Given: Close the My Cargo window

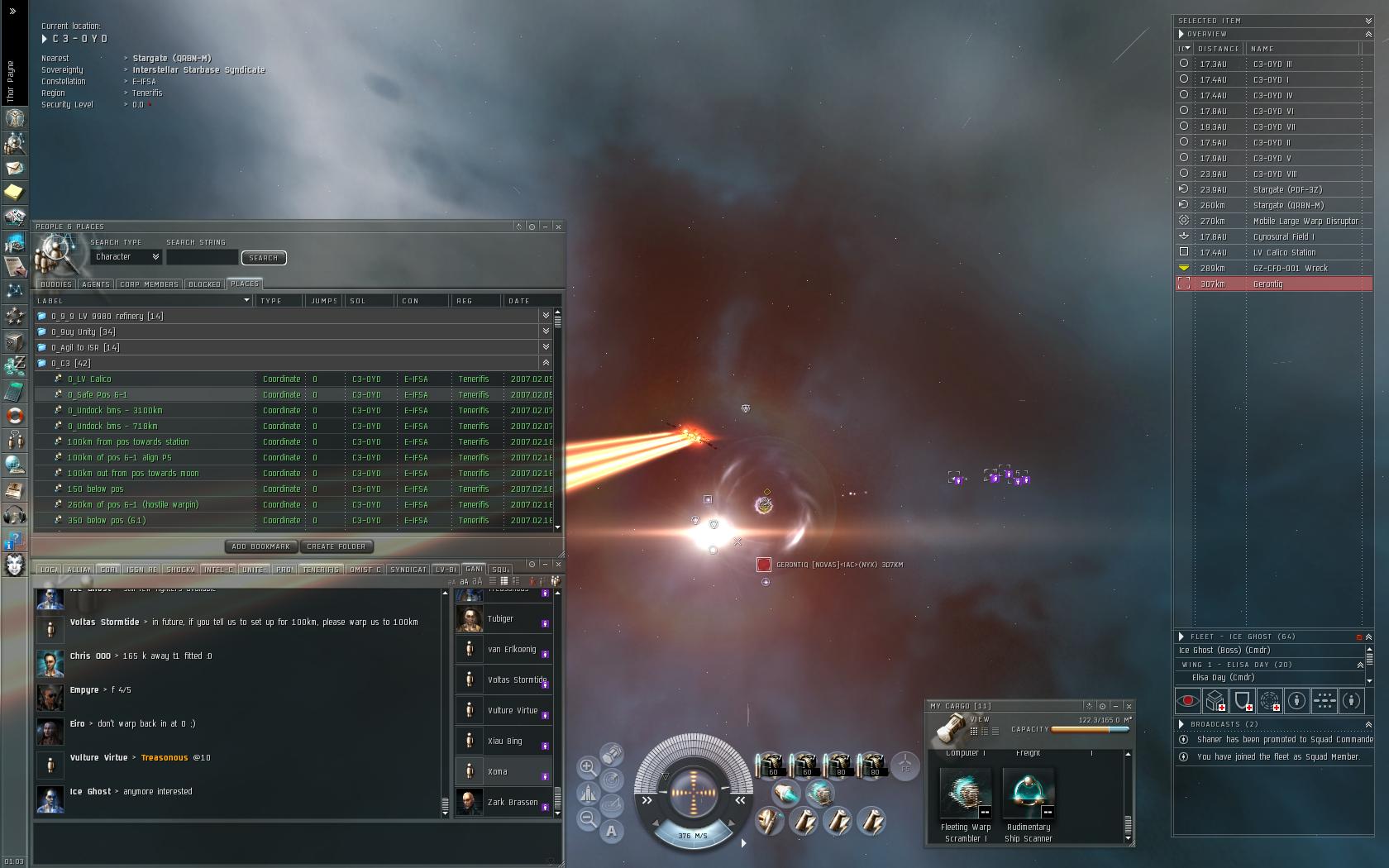Looking at the screenshot, I should tap(1129, 706).
